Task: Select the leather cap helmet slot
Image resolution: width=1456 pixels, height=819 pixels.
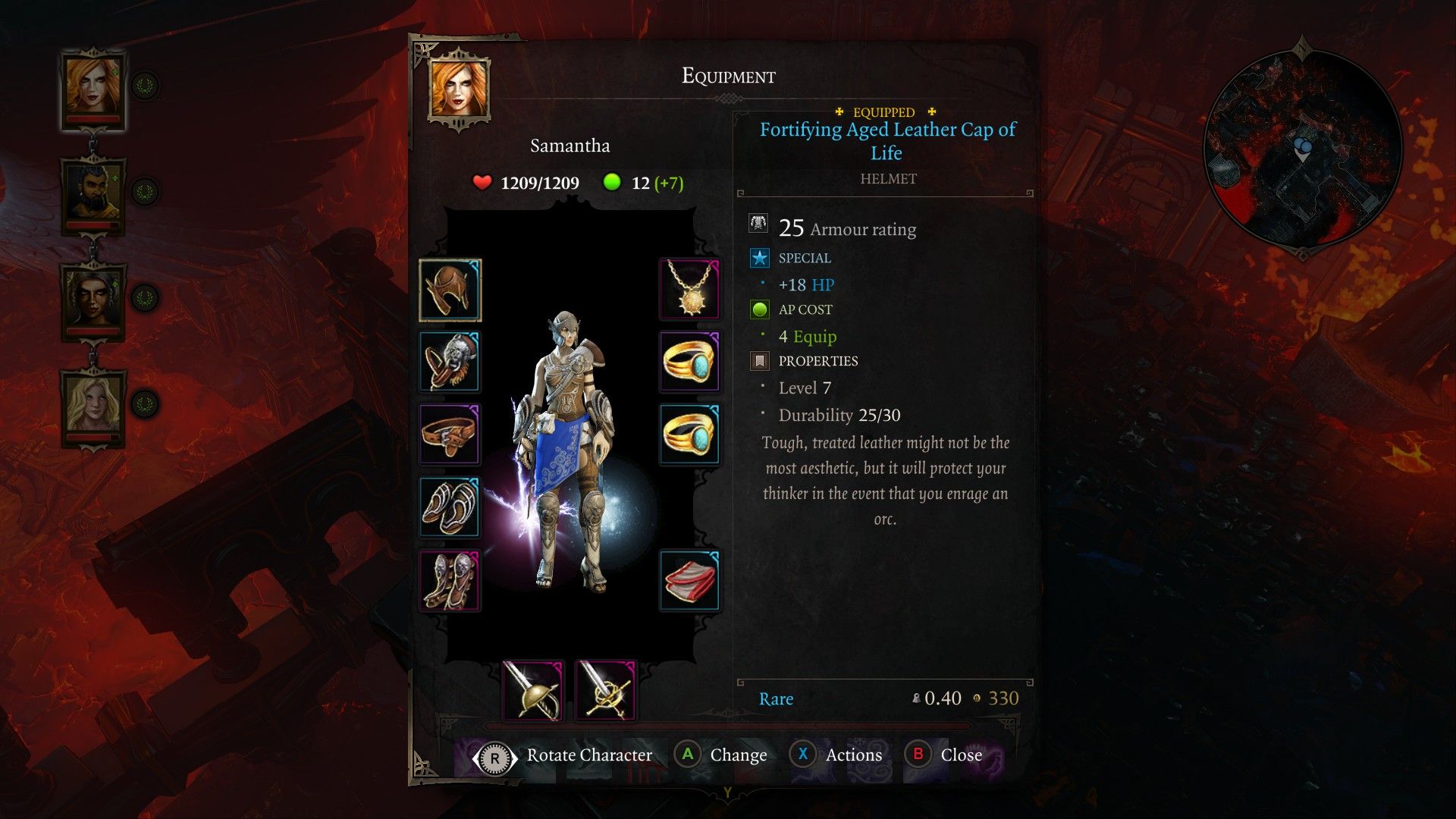Action: pyautogui.click(x=450, y=290)
